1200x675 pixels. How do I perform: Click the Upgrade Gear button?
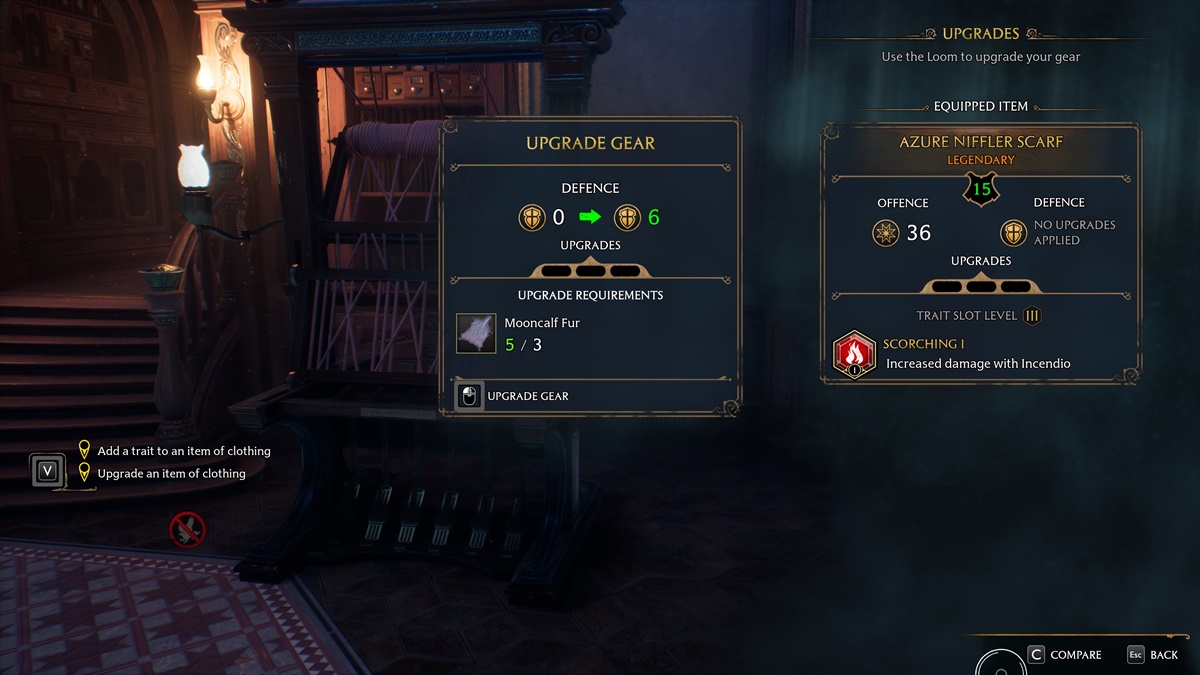[514, 396]
